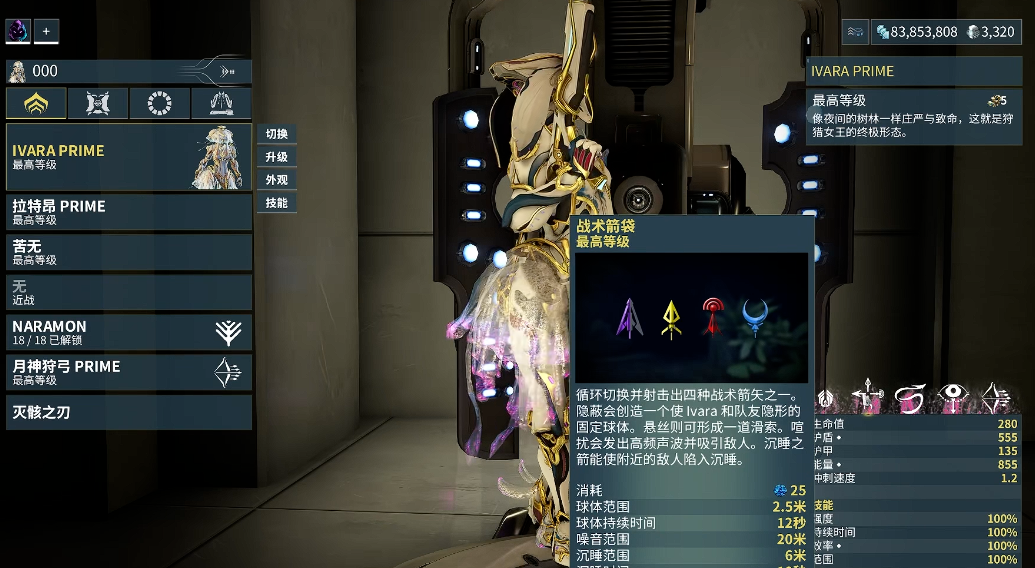Select the empty 近战 melee slot

(128, 292)
